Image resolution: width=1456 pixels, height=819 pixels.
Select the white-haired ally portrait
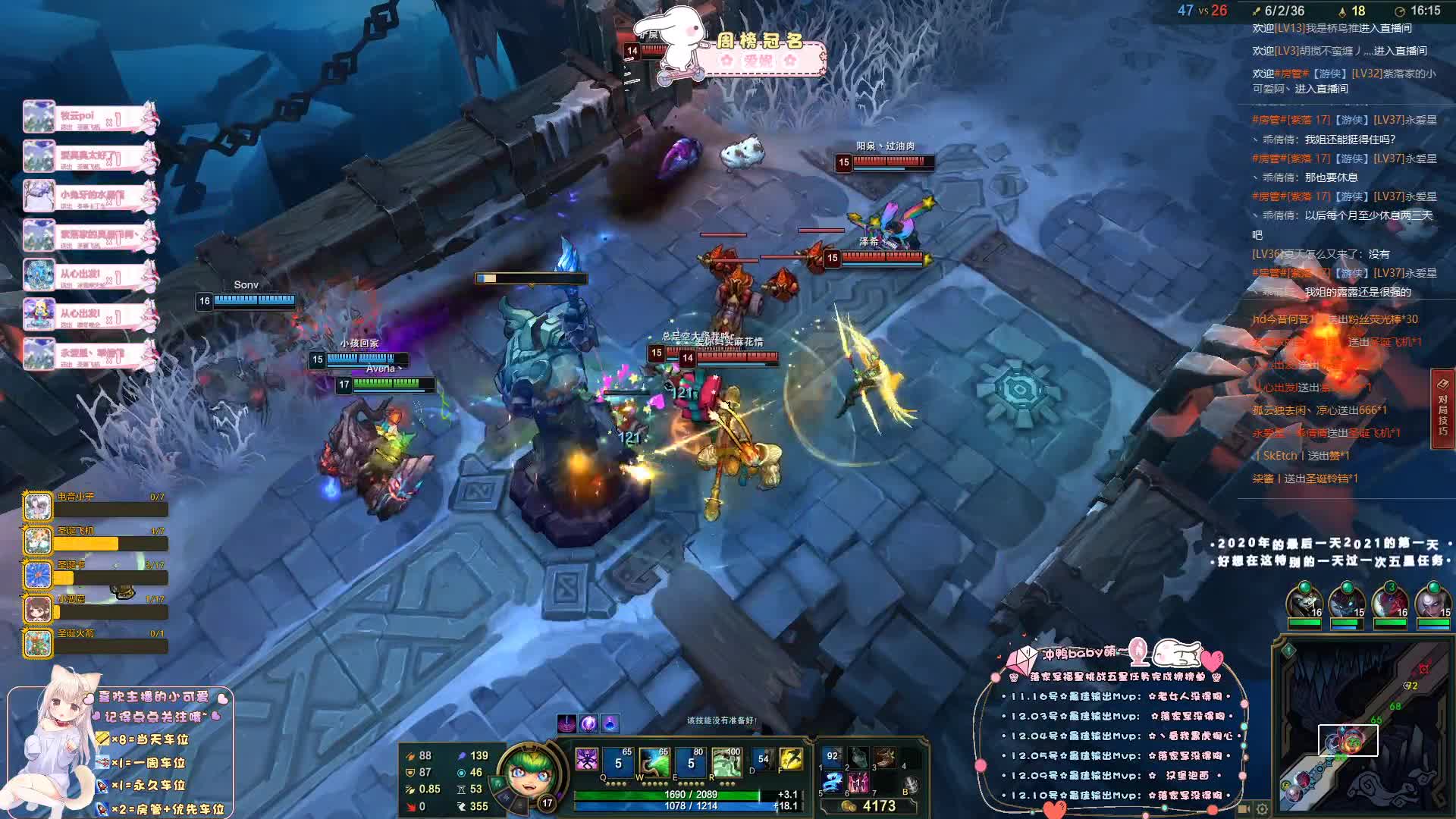click(x=1432, y=603)
